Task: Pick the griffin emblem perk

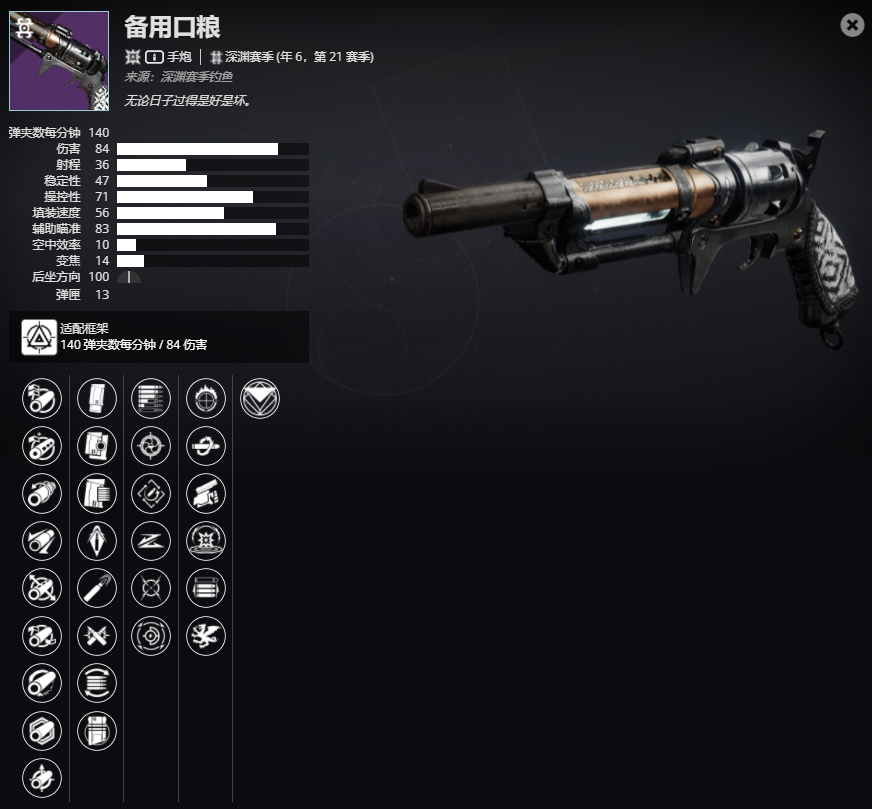Action: 205,634
